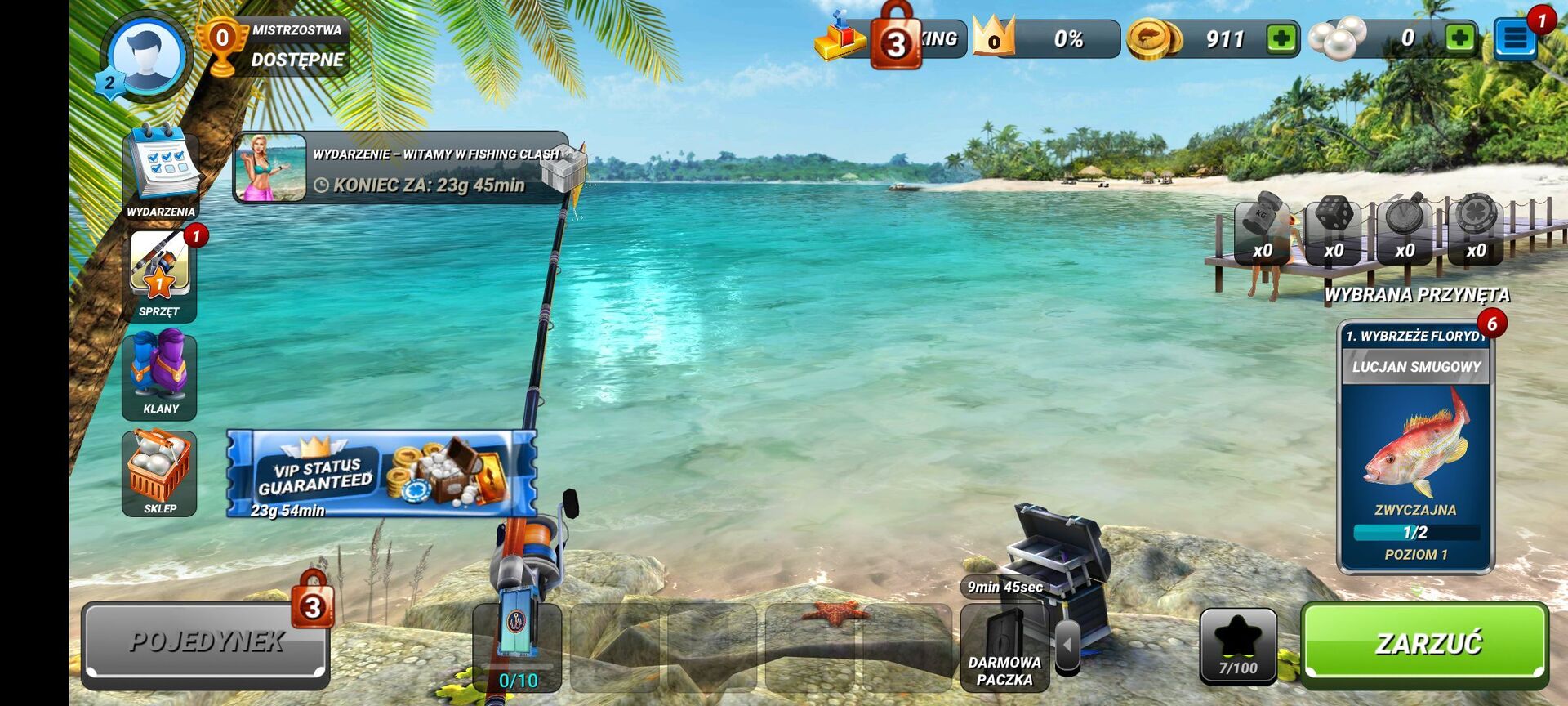Open the blue hamburger main menu
Viewport: 1568px width, 706px height.
tap(1515, 38)
